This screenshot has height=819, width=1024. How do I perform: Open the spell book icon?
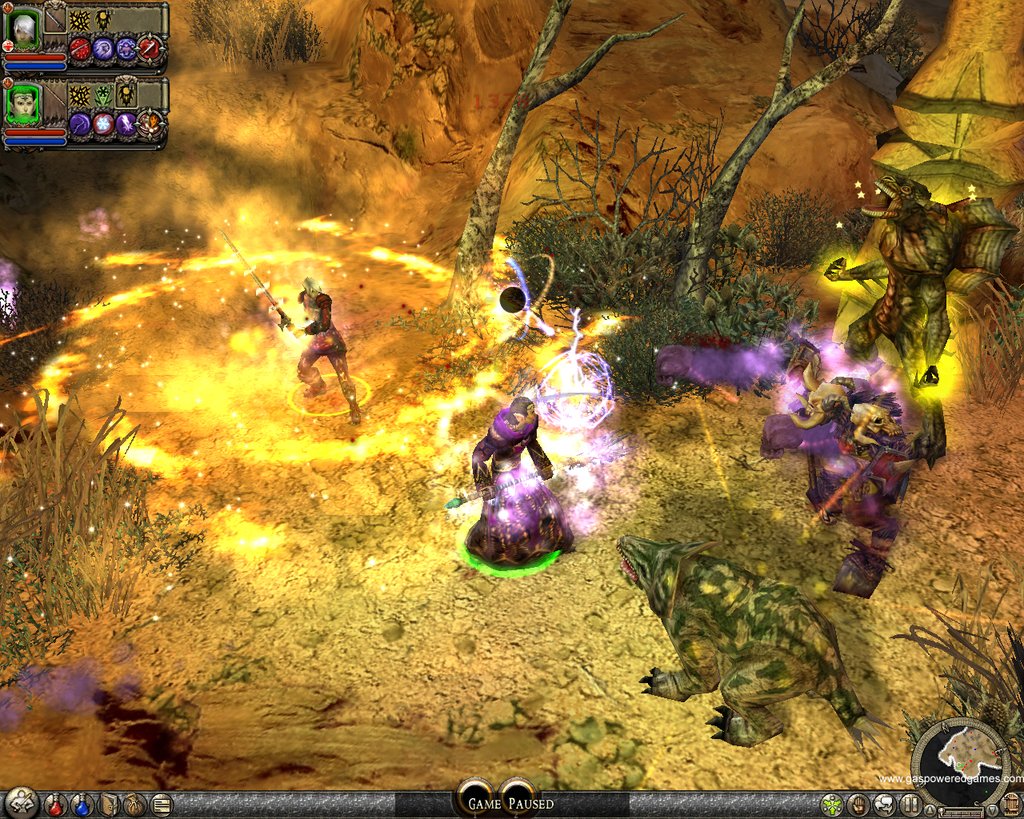[108, 804]
